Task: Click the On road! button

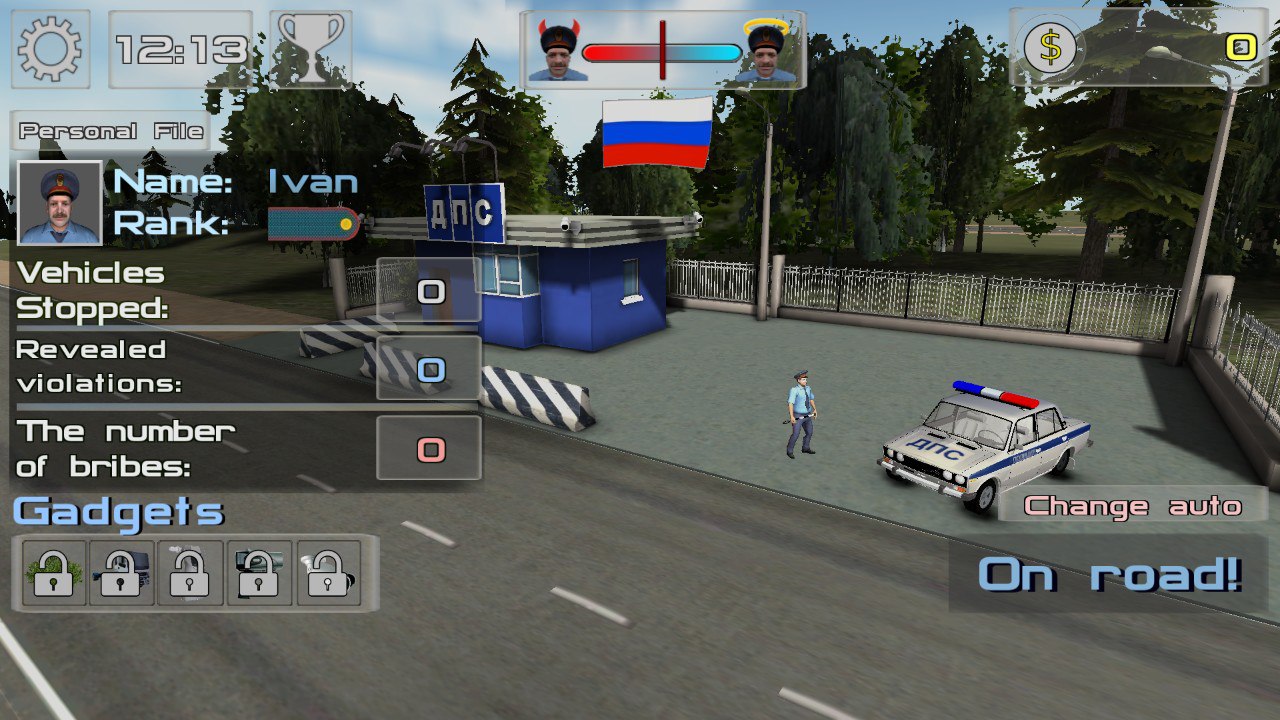Action: 1109,575
